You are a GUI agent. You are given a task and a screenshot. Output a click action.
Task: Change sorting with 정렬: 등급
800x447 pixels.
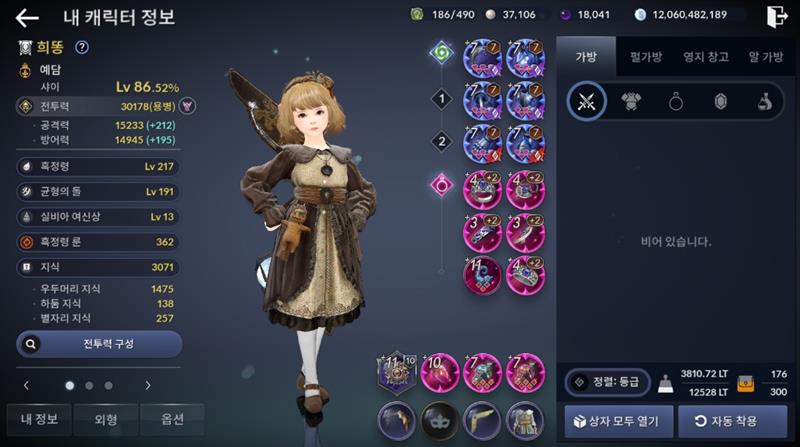607,382
